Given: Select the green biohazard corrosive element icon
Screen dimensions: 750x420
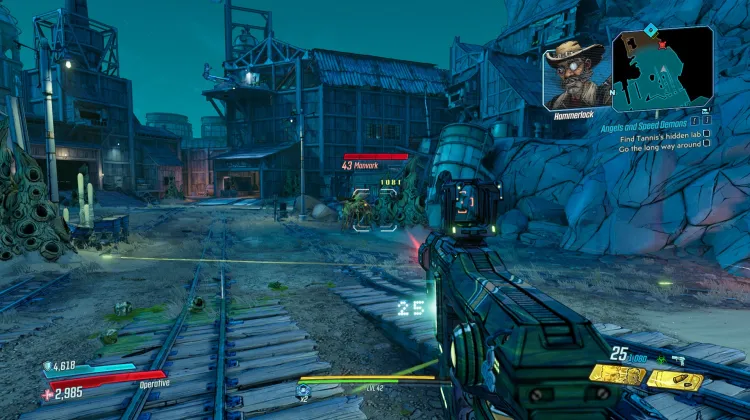Looking at the screenshot, I should tap(662, 358).
